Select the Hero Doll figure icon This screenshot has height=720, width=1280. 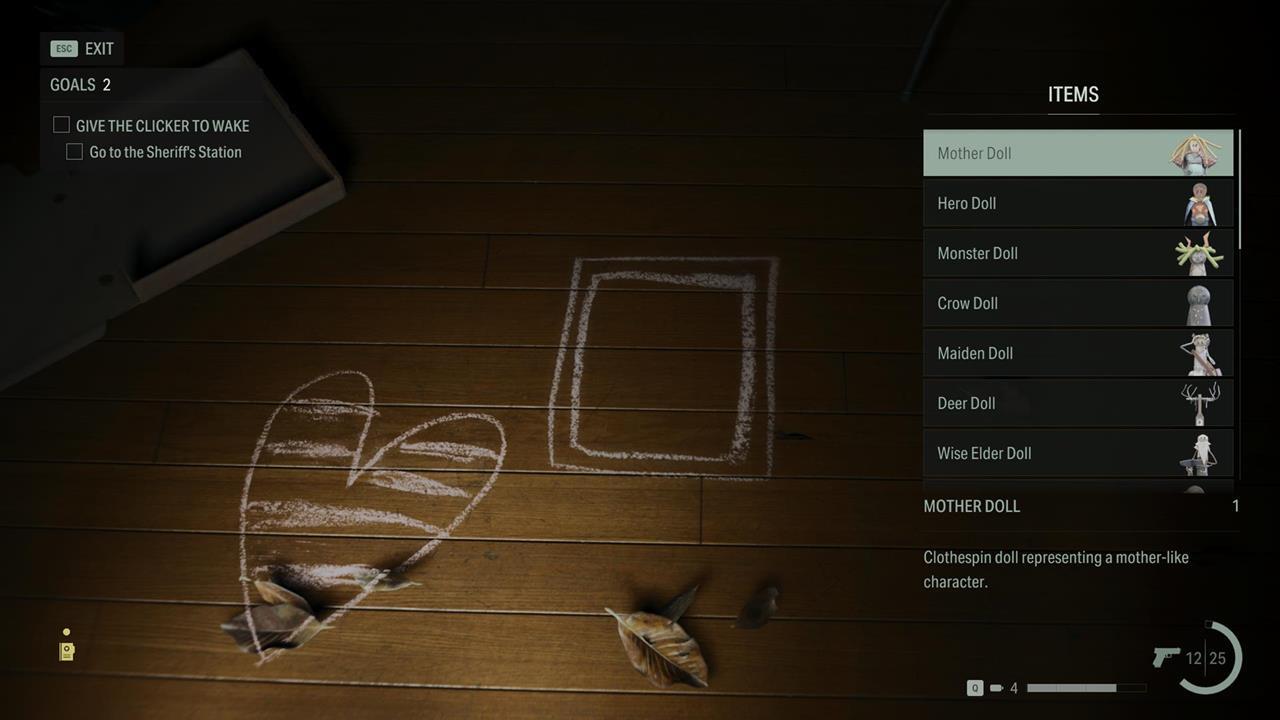(1199, 203)
